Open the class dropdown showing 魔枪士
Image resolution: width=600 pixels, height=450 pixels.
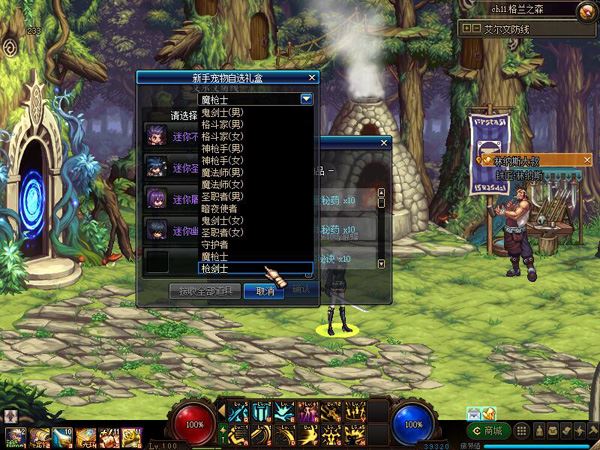(306, 99)
